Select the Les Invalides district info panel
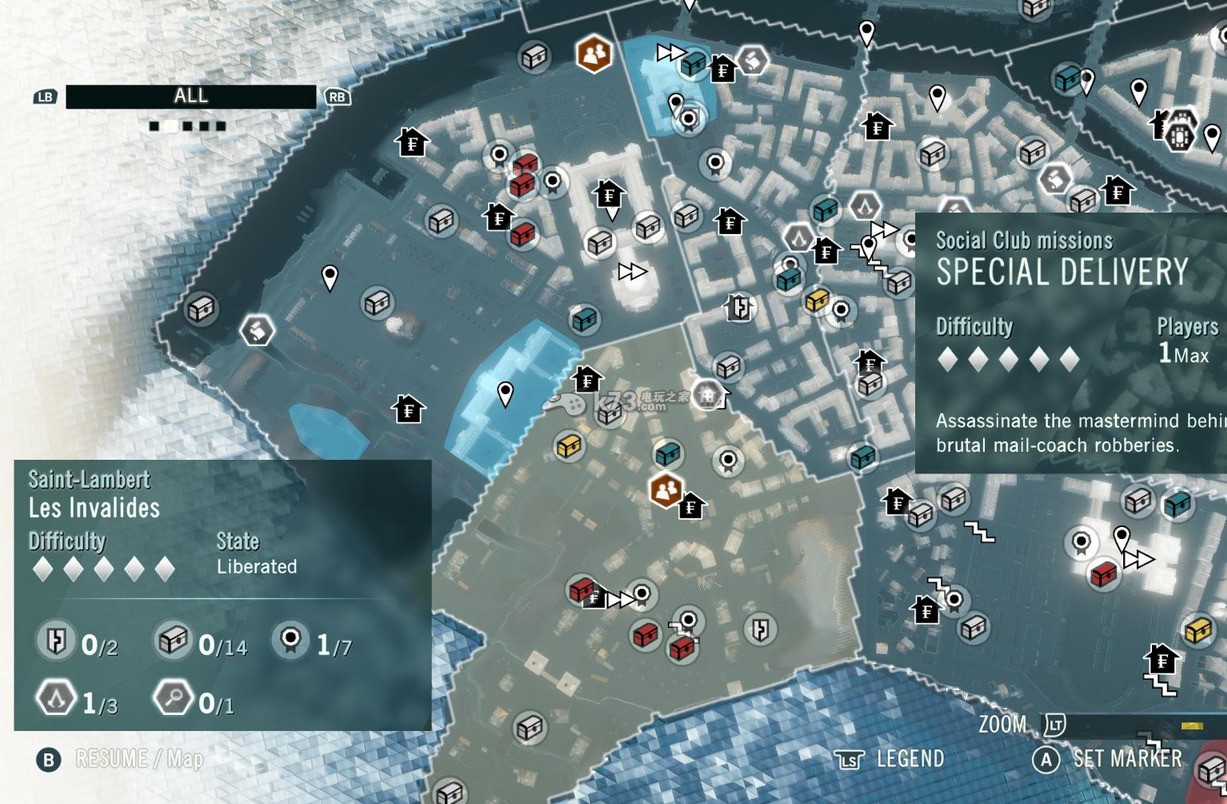The width and height of the screenshot is (1227, 804). 222,594
